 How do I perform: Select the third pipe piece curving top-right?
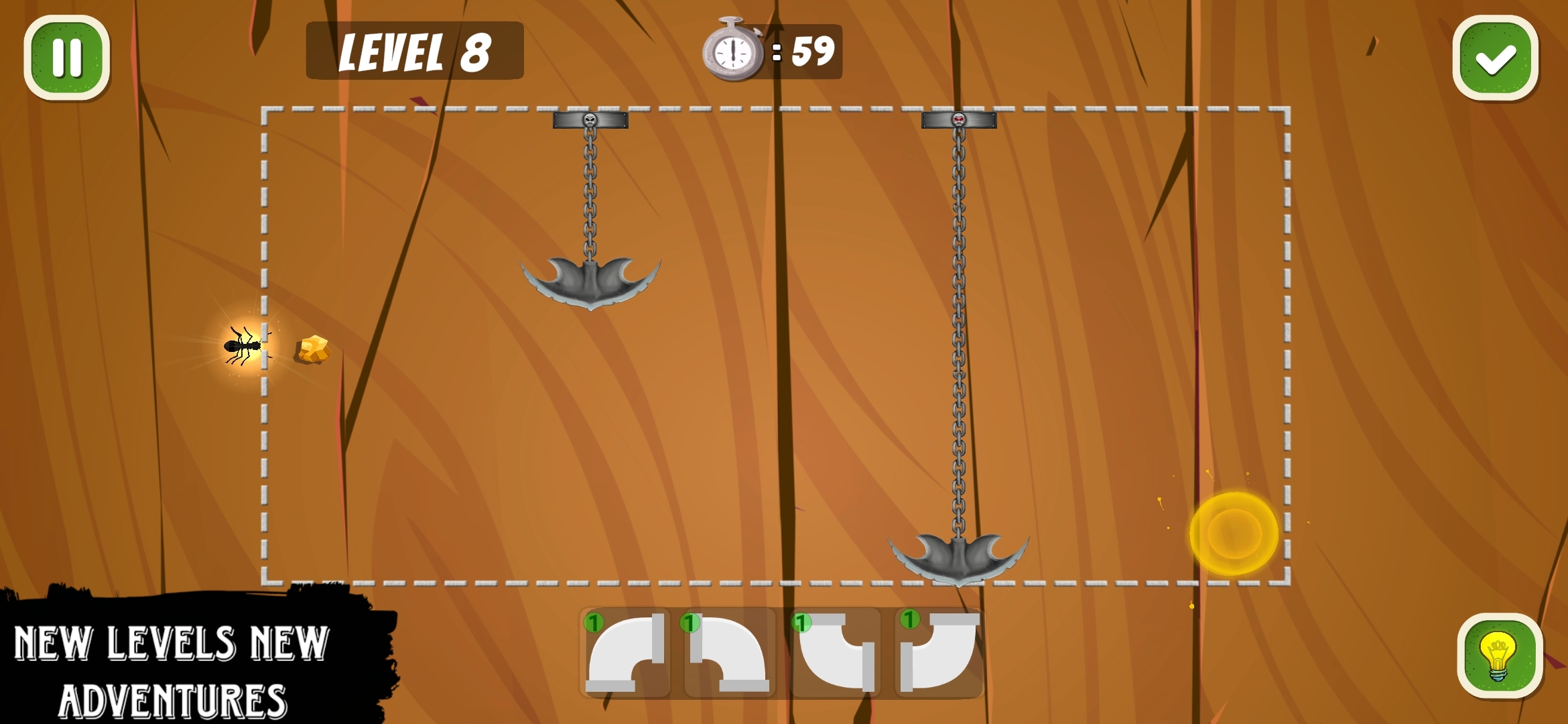pos(838,654)
